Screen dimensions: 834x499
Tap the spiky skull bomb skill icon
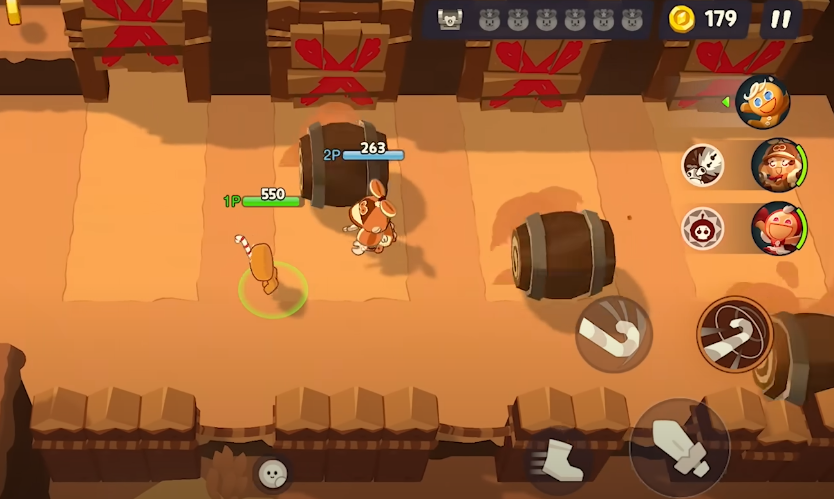(703, 229)
